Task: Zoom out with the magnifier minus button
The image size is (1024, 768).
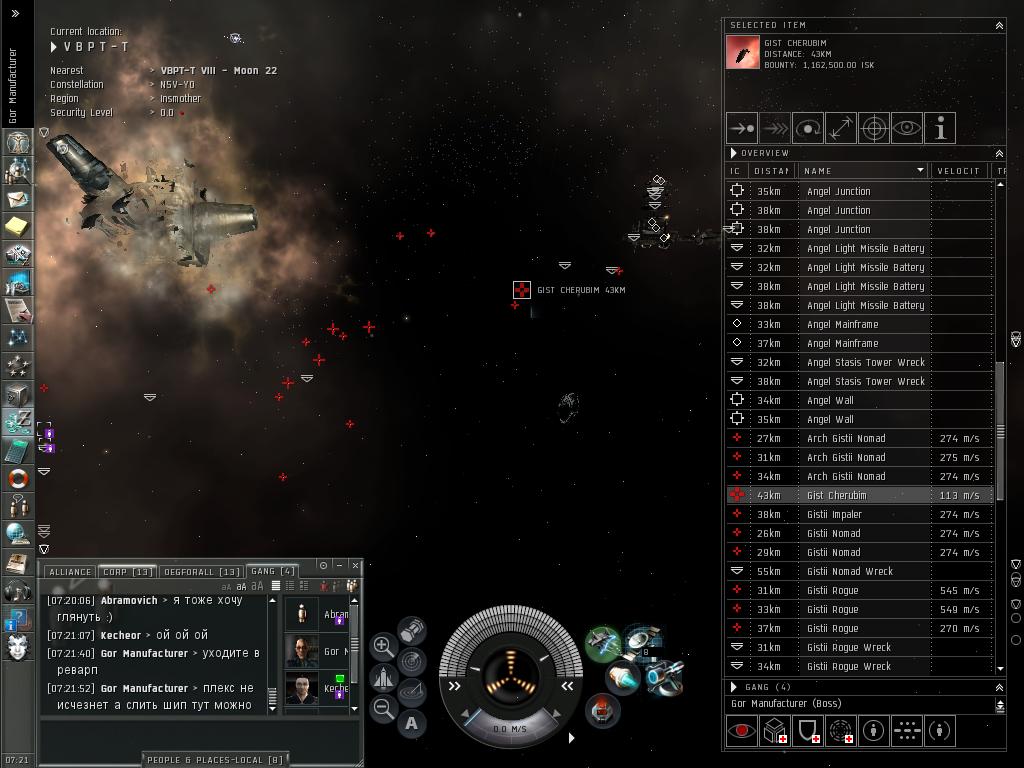Action: pos(383,708)
